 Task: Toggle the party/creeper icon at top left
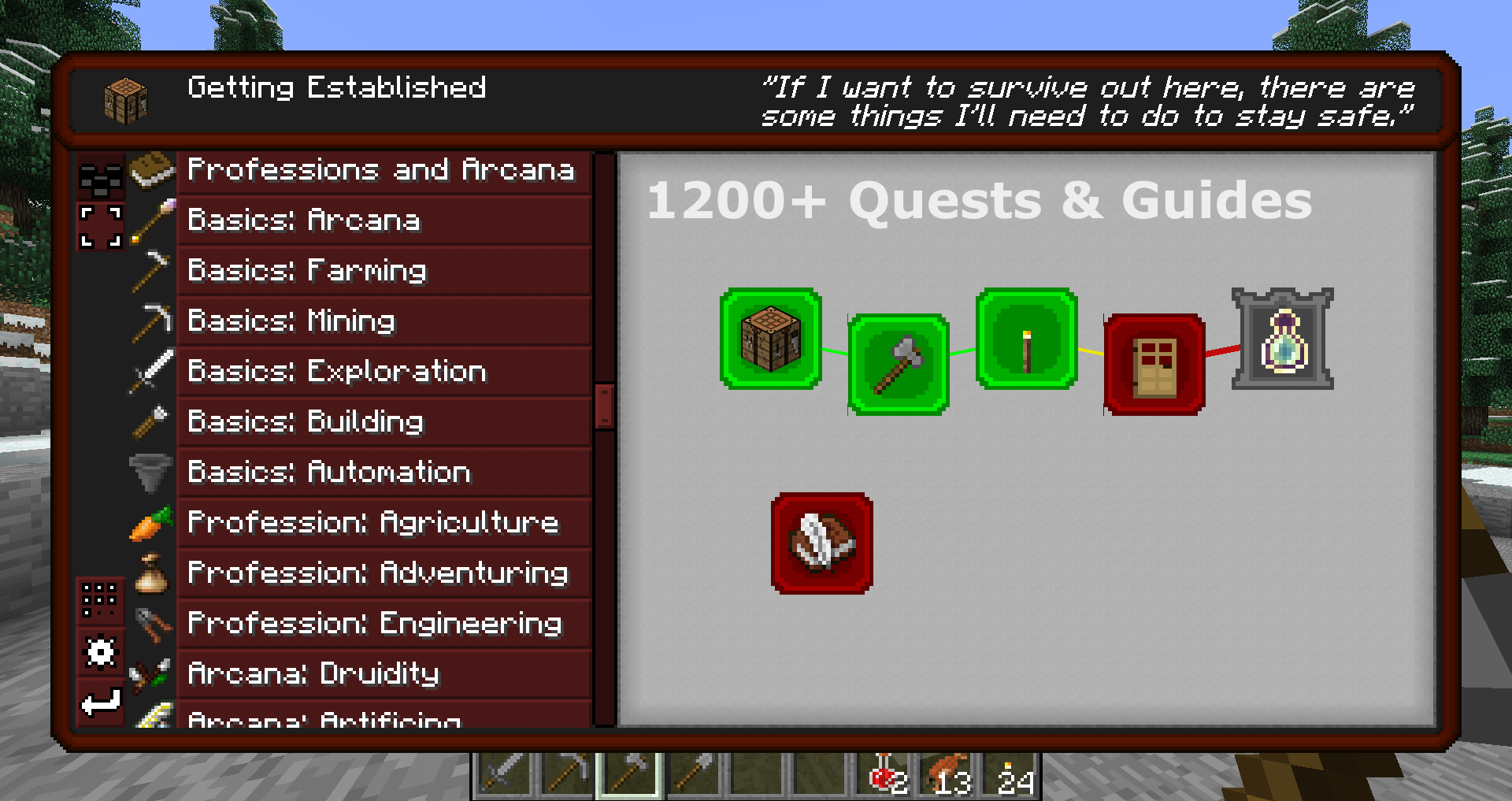(101, 180)
